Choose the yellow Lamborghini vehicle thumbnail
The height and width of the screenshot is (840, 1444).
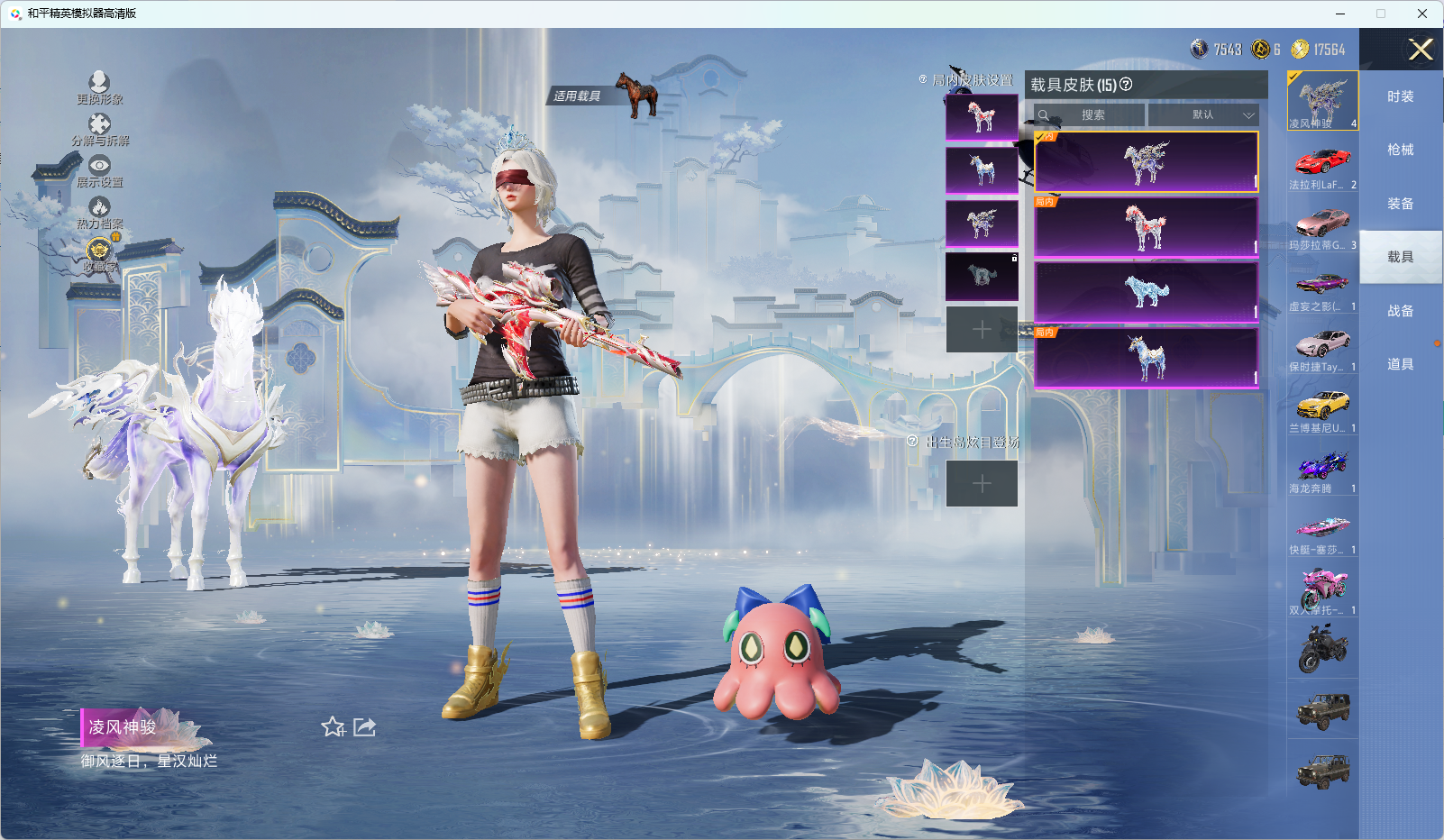coord(1322,405)
